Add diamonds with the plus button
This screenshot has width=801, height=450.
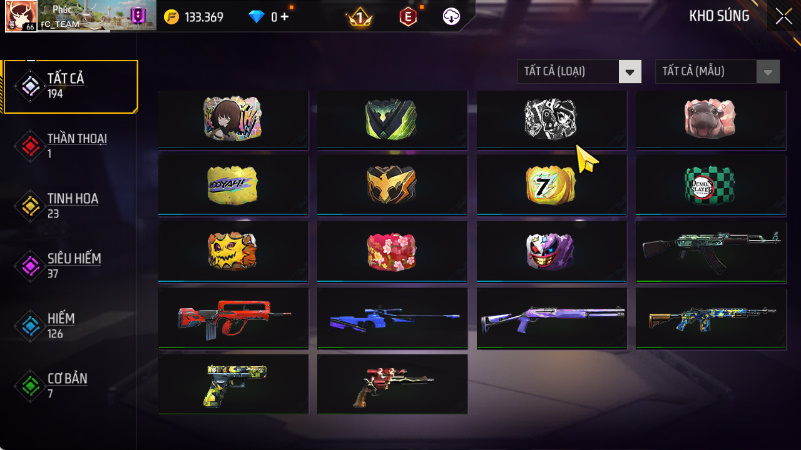click(286, 17)
